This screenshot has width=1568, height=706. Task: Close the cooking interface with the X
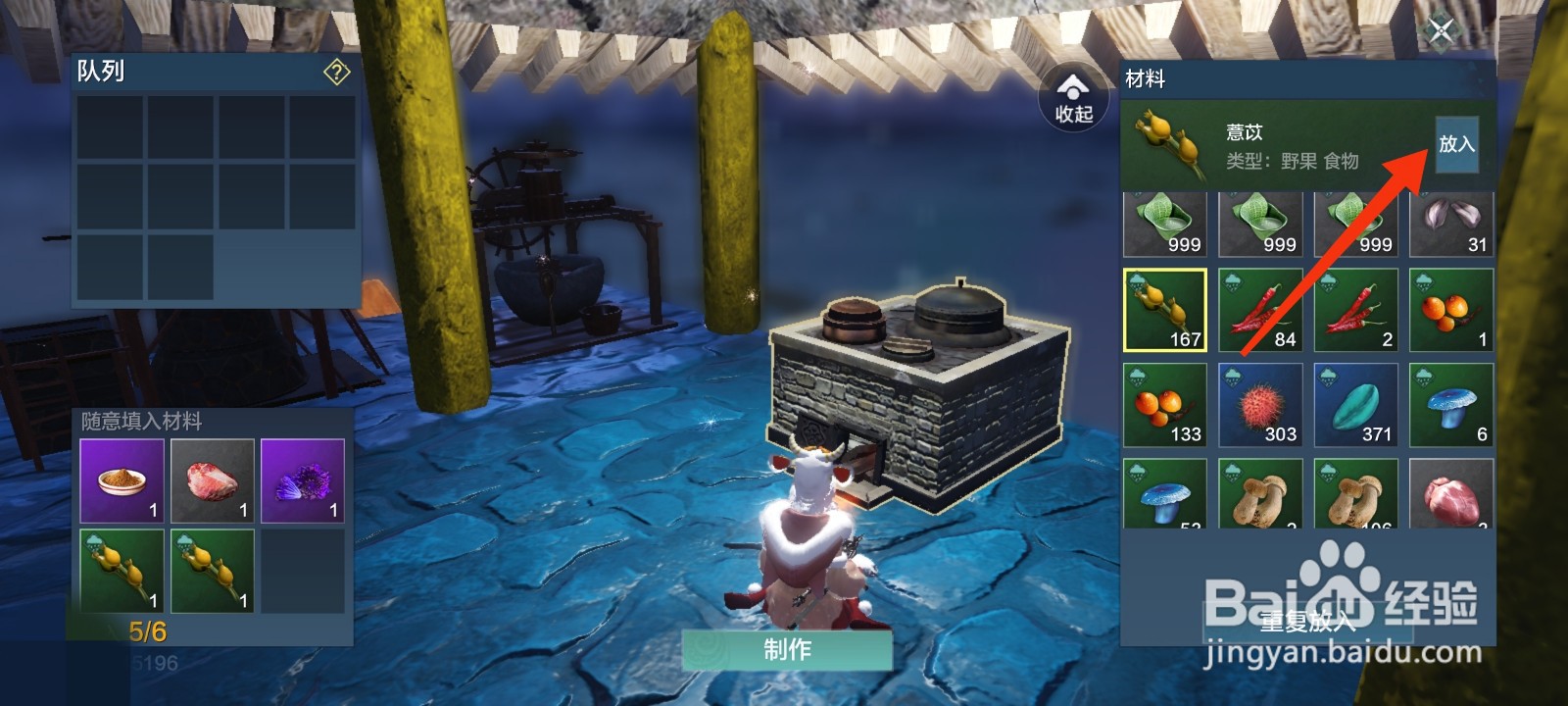[1441, 30]
